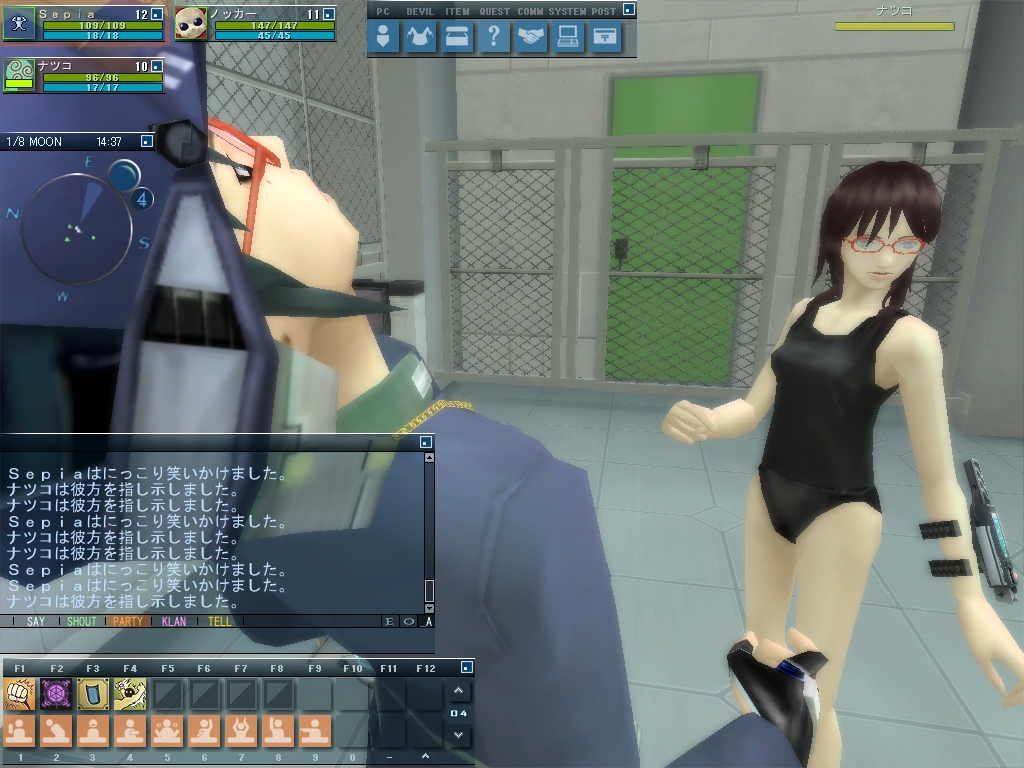This screenshot has width=1024, height=768.
Task: Open the QUEST menu
Action: pyautogui.click(x=494, y=38)
